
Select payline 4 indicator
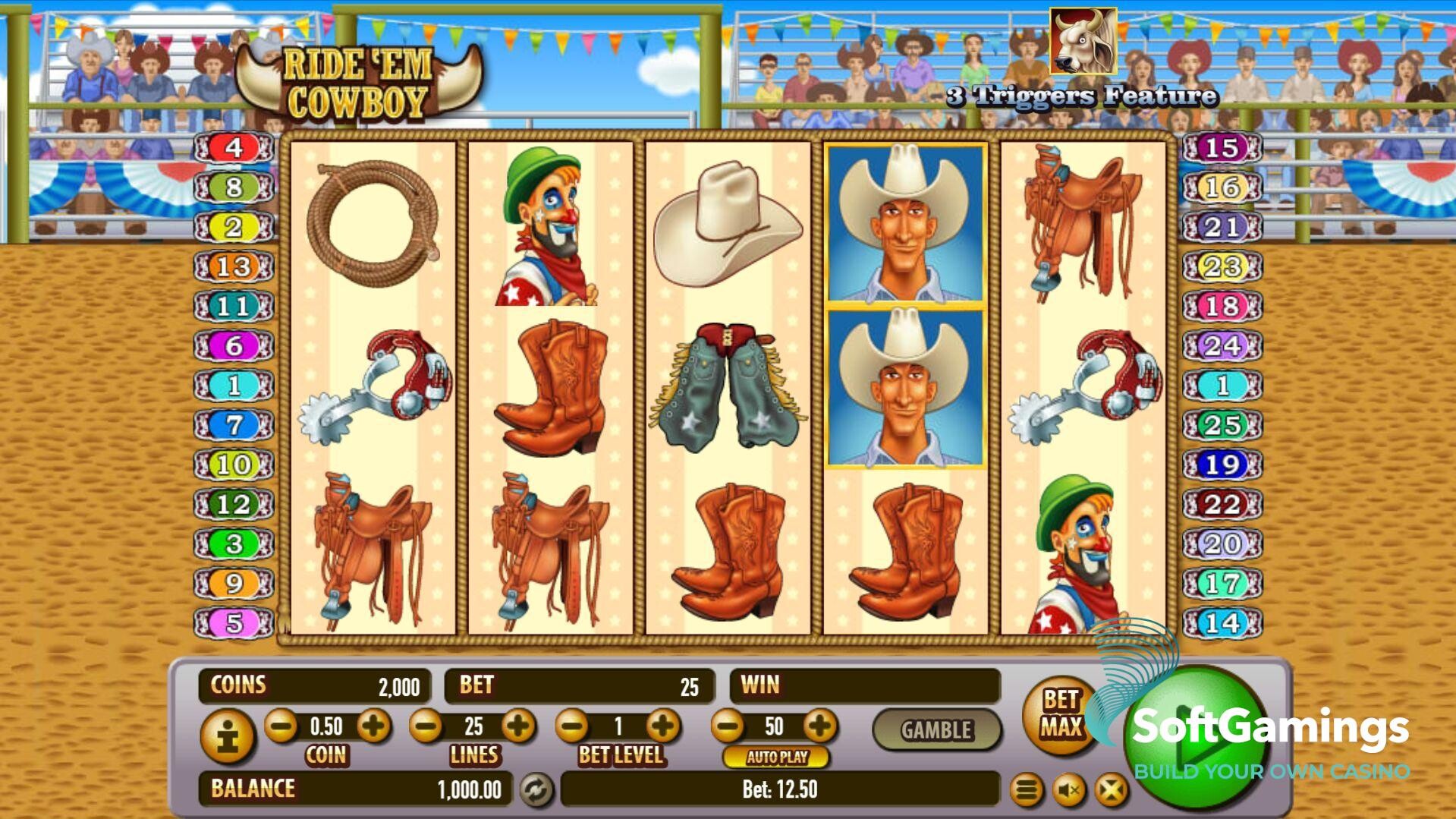[234, 147]
